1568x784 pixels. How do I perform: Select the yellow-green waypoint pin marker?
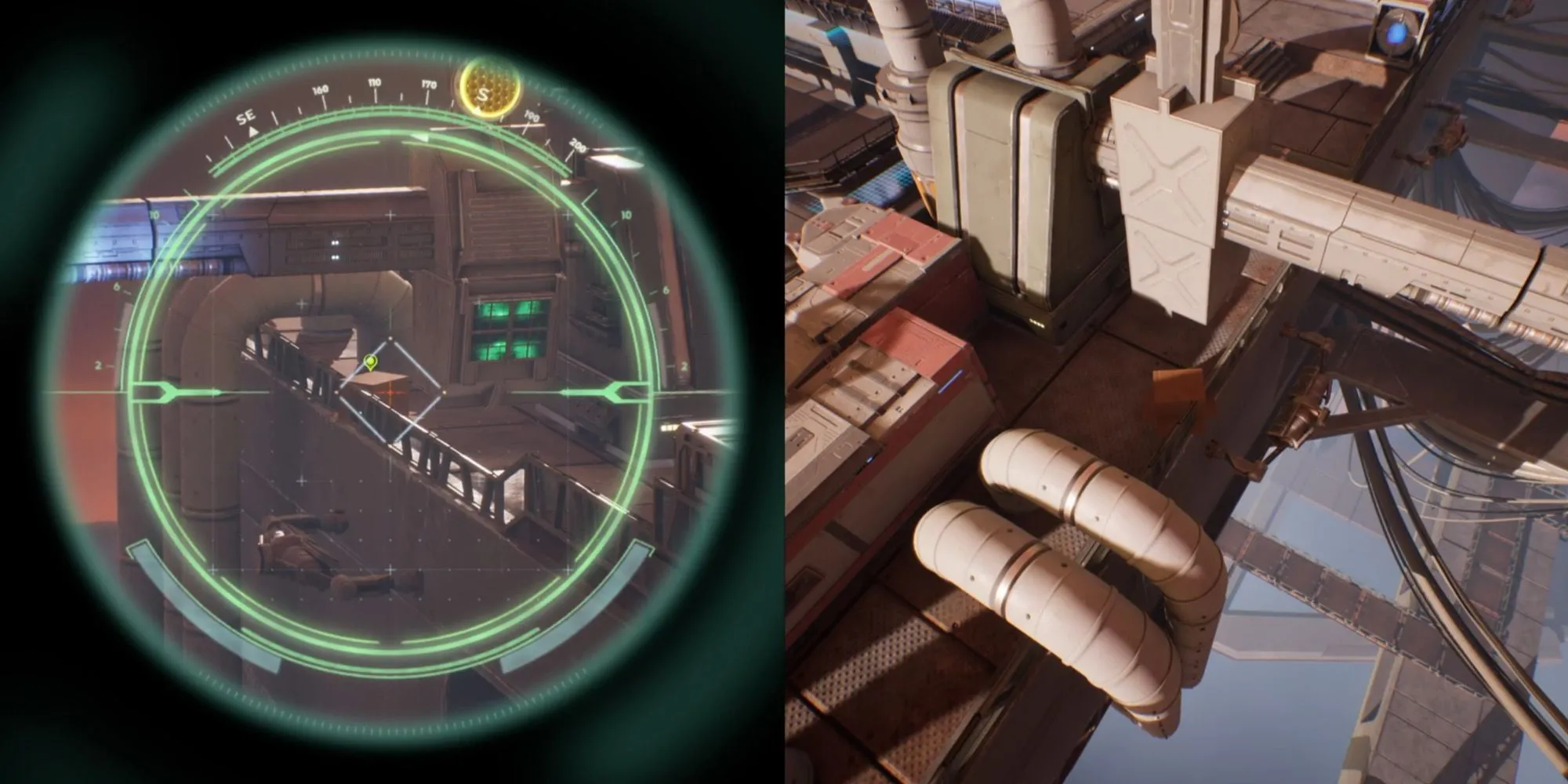tap(371, 361)
